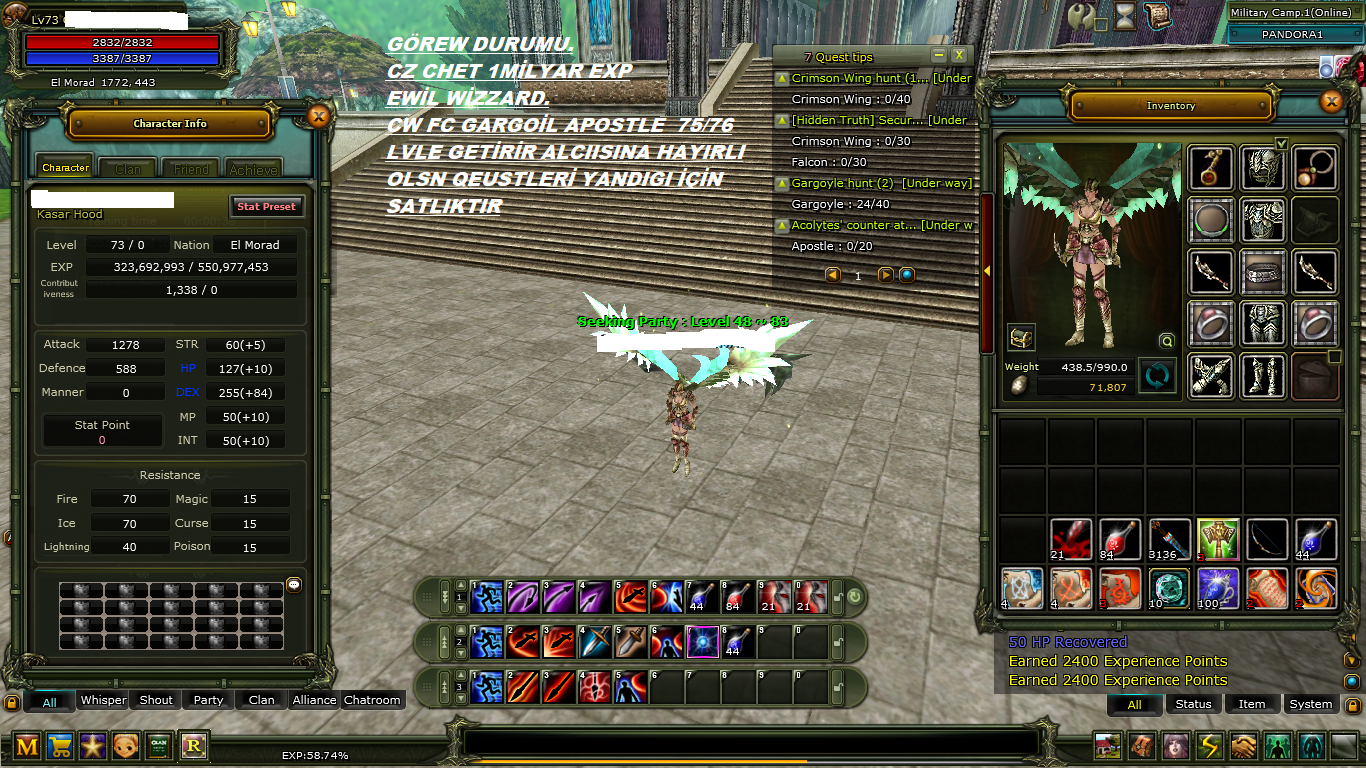1366x768 pixels.
Task: Select the Whisper chat channel
Action: [x=103, y=700]
